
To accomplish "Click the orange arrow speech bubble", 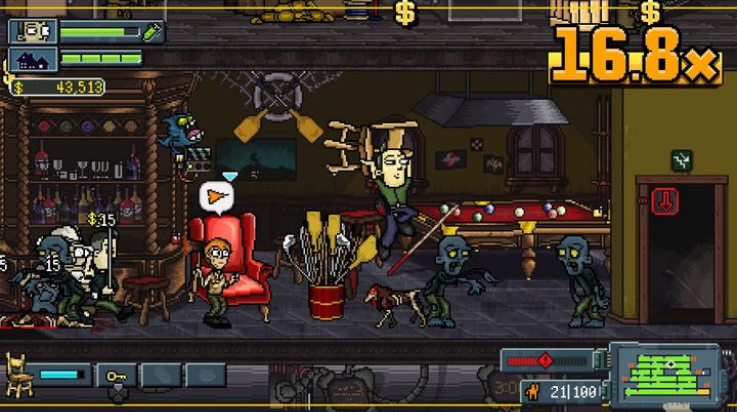I will 215,196.
